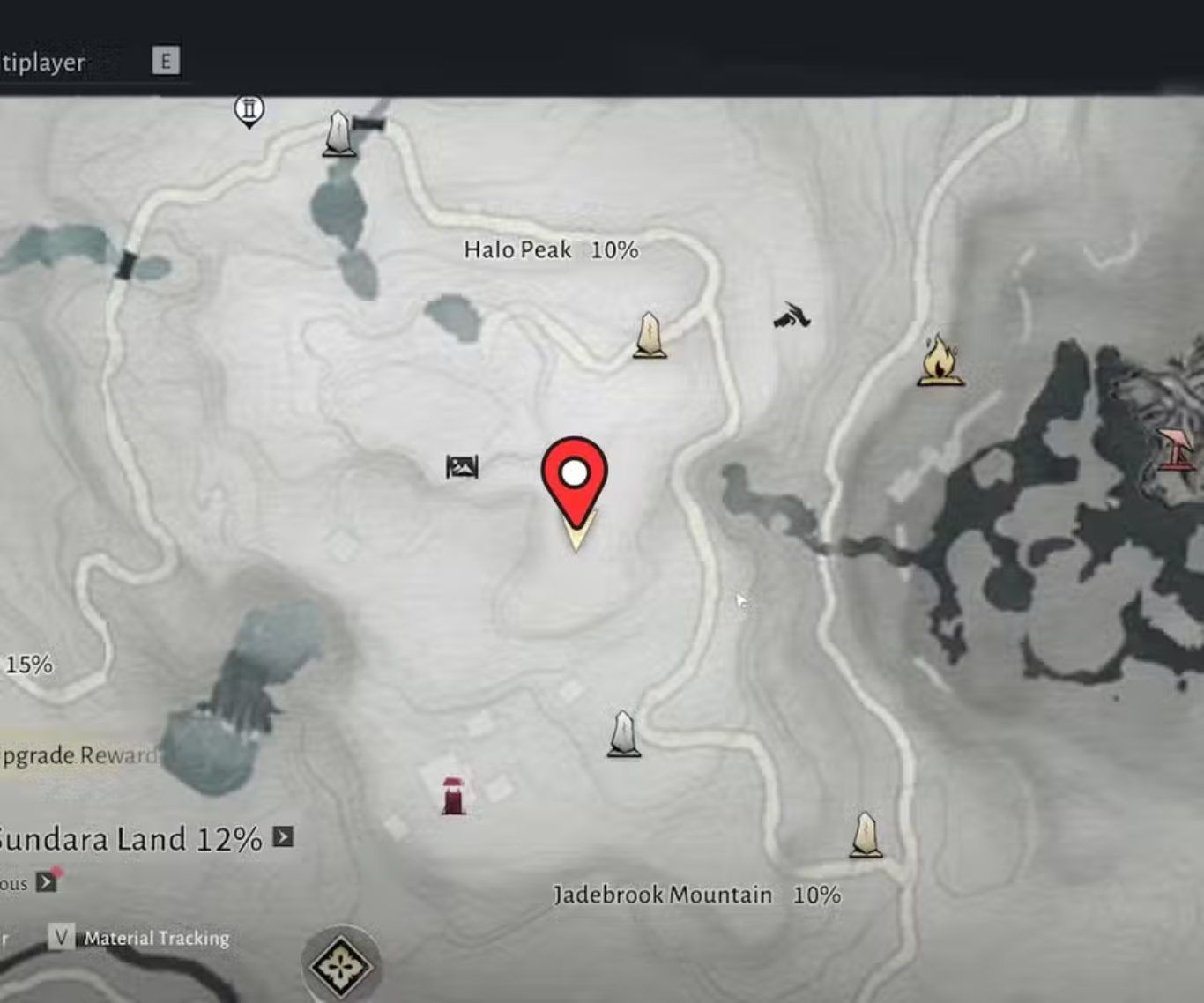This screenshot has width=1204, height=1003.
Task: Click the hammer and anvil map marker
Action: (792, 316)
